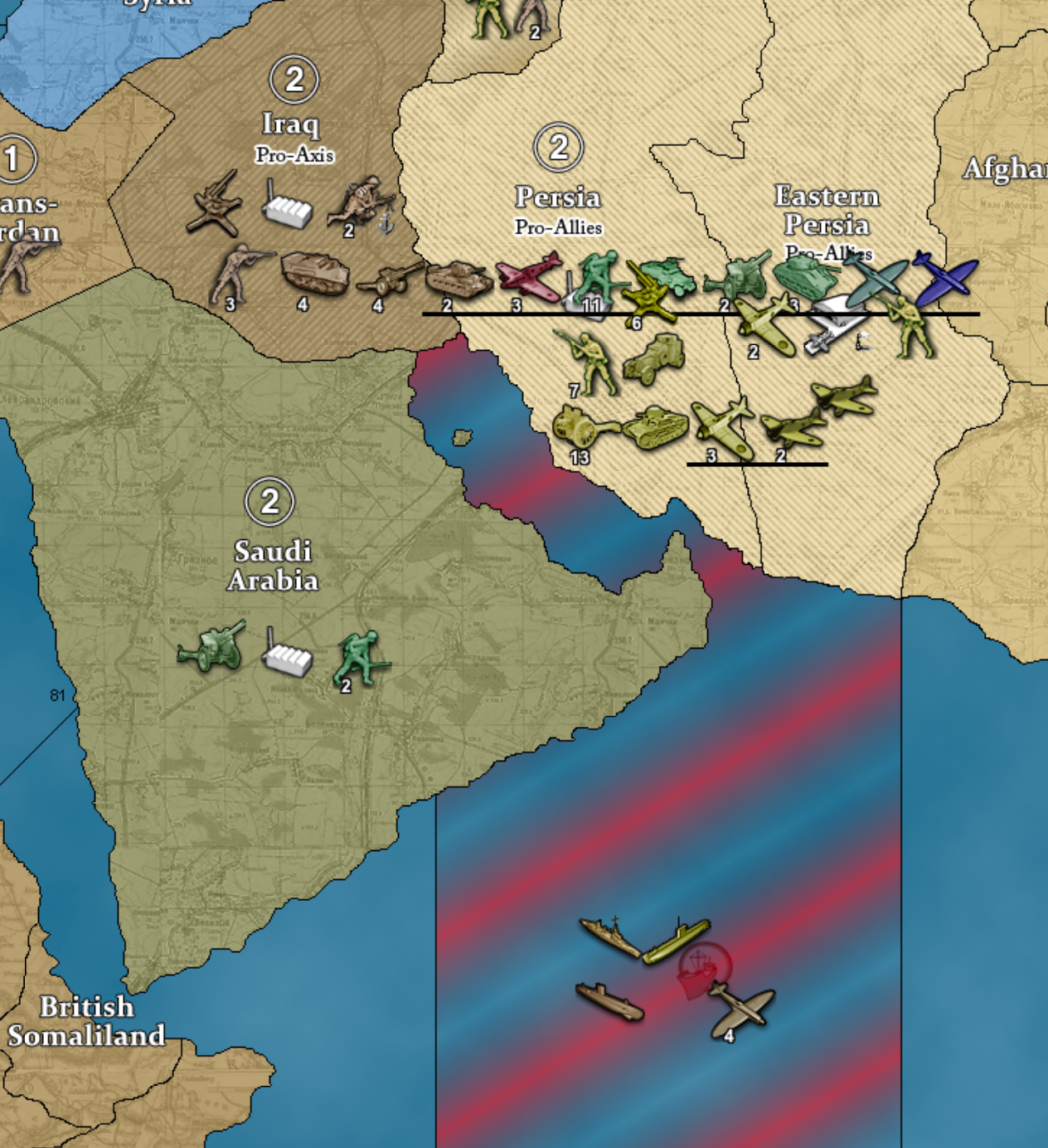Select the stack of 13 olive artillery

pyautogui.click(x=581, y=427)
